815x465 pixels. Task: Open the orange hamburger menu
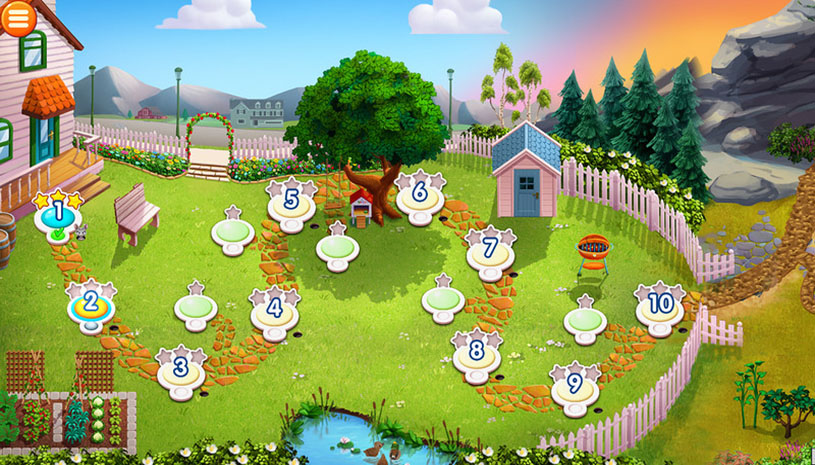[x=18, y=17]
